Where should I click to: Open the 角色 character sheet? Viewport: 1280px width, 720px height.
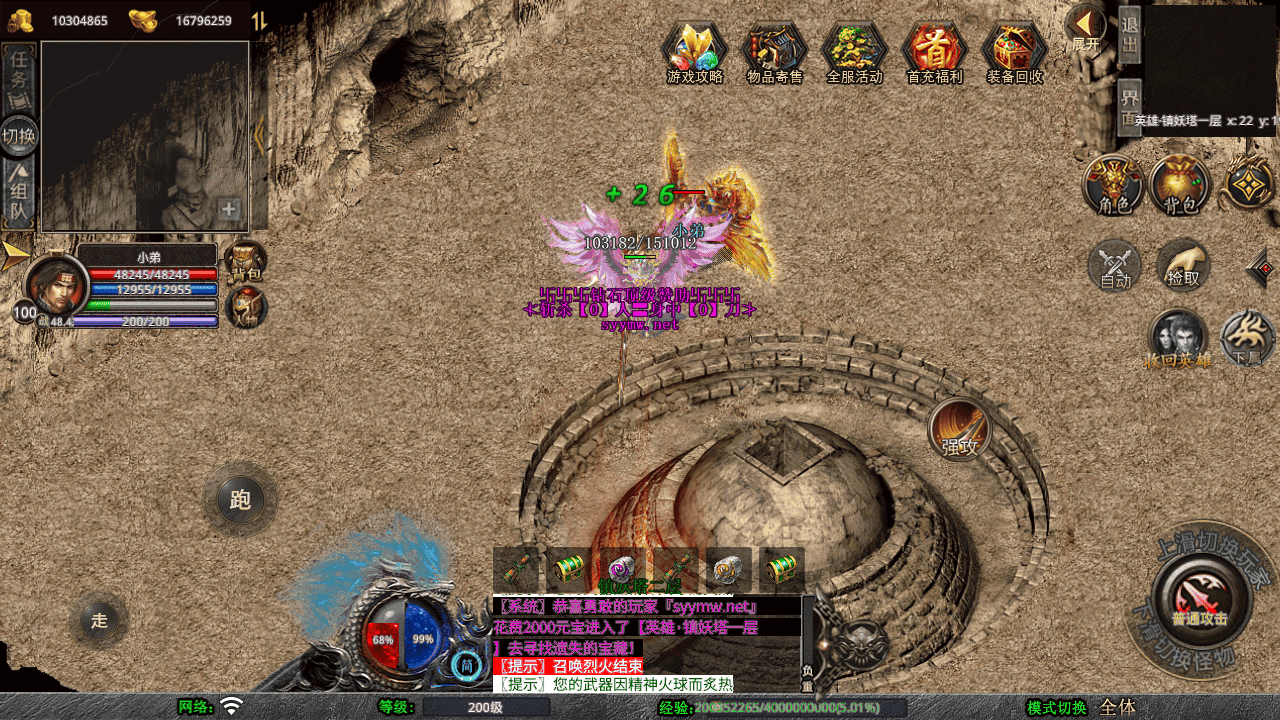coord(1114,185)
